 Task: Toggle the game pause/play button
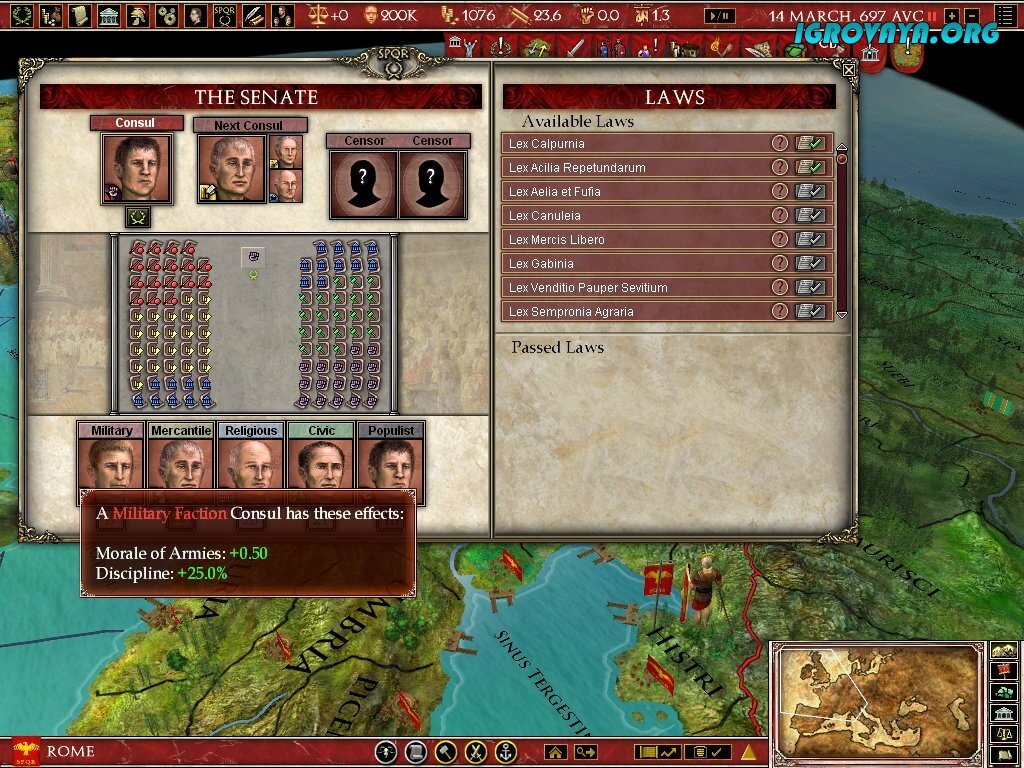(719, 16)
